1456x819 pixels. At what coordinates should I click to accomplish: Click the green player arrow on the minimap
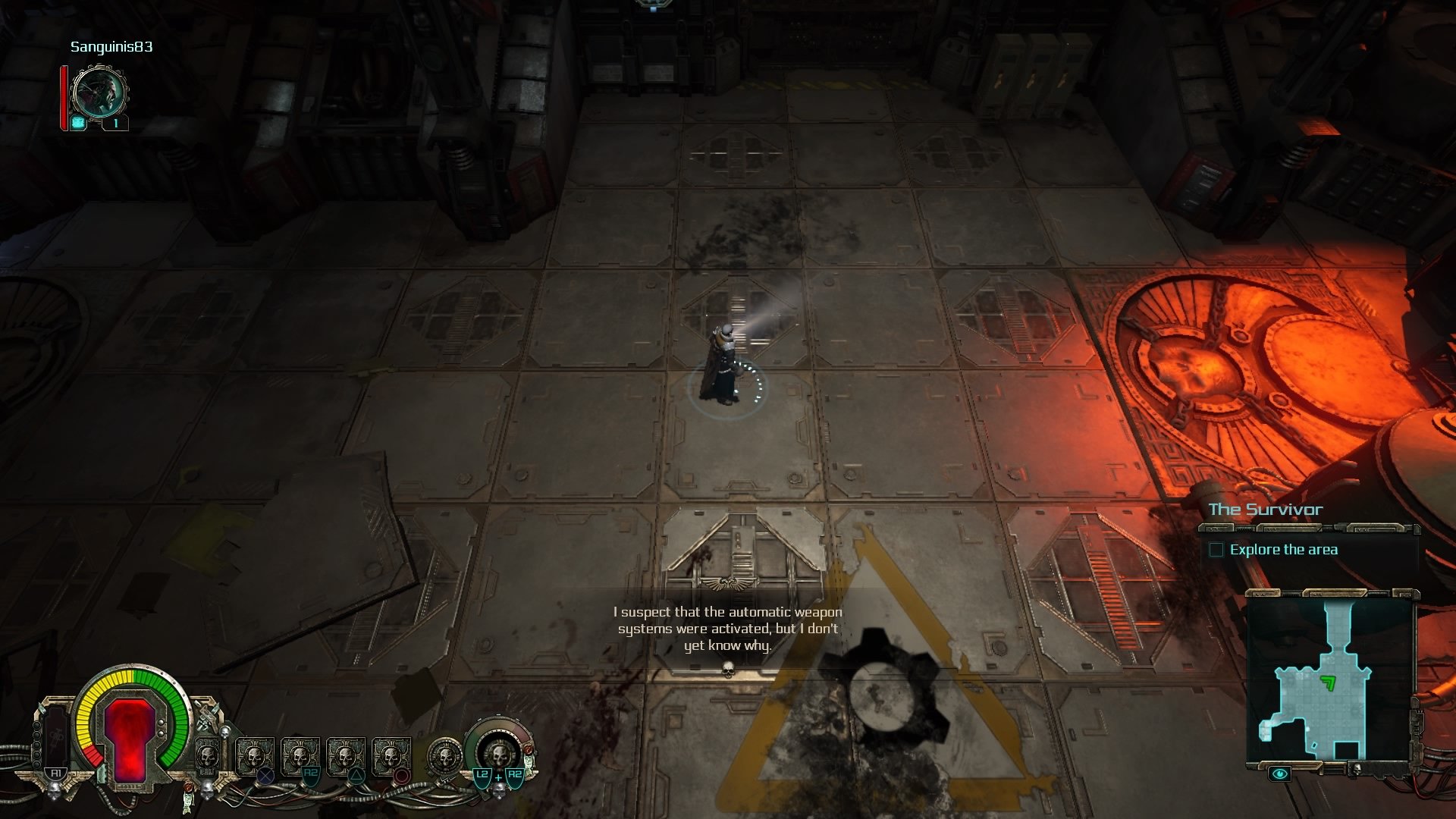click(x=1328, y=683)
